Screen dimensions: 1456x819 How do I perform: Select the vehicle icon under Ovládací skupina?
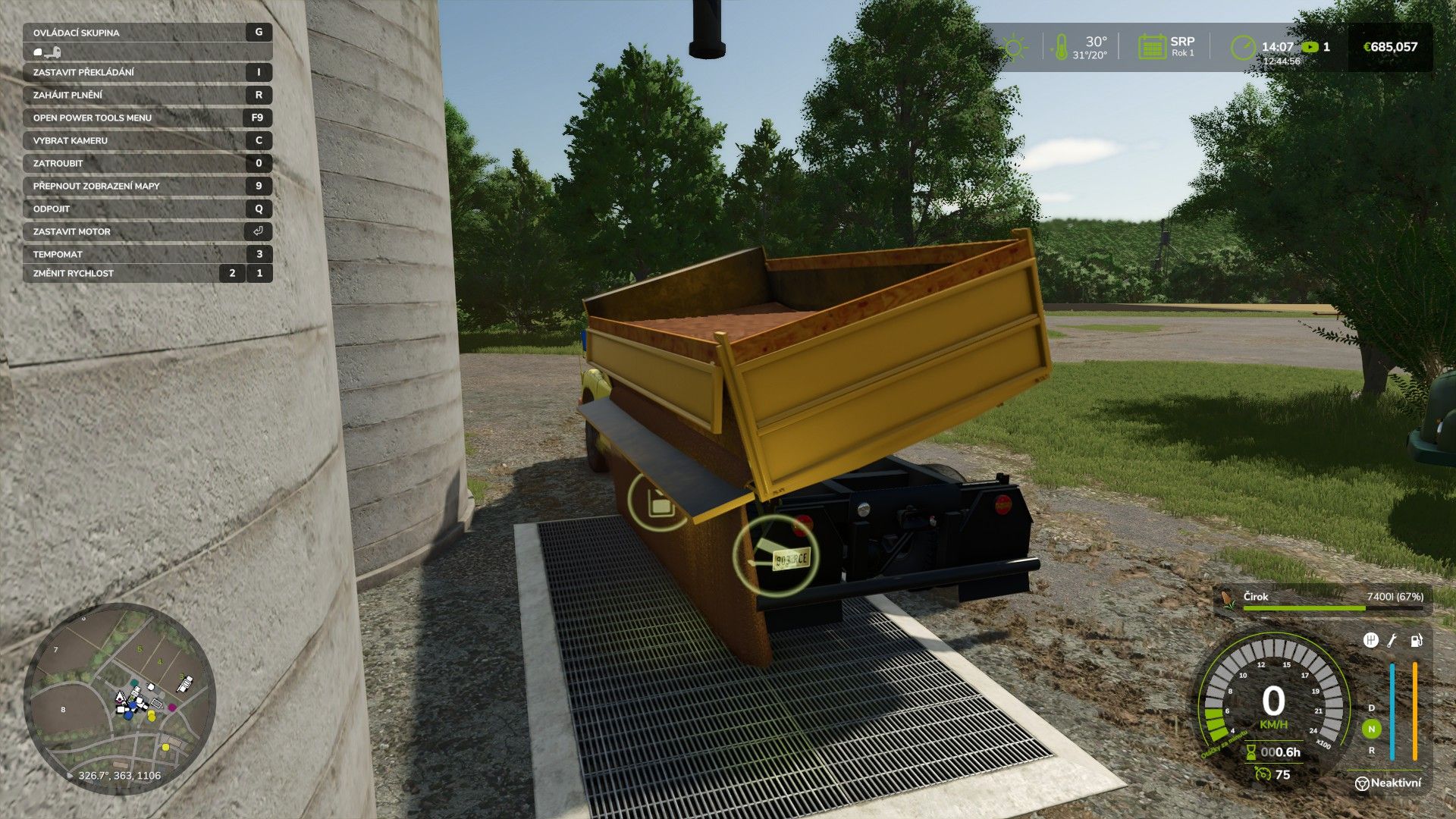pos(47,52)
